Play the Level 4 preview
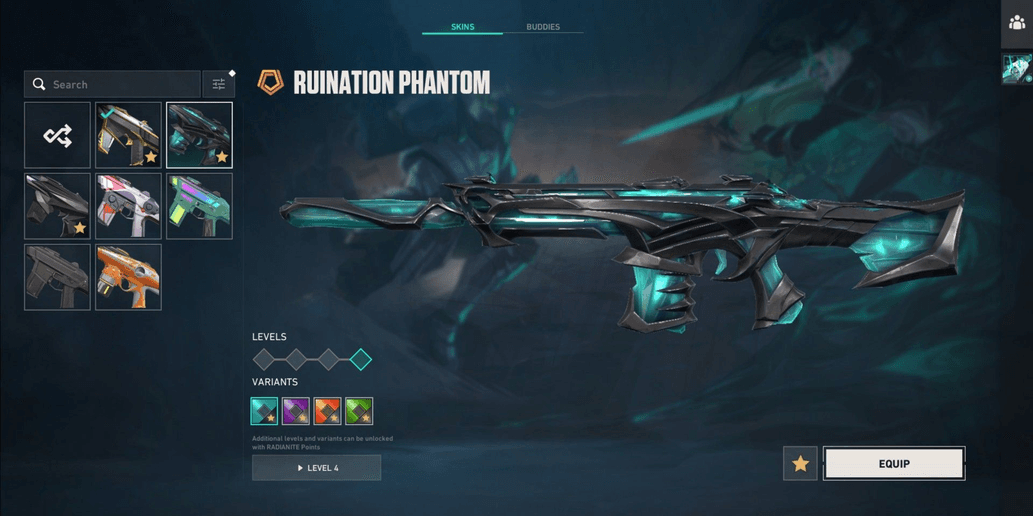This screenshot has width=1033, height=516. coord(316,468)
